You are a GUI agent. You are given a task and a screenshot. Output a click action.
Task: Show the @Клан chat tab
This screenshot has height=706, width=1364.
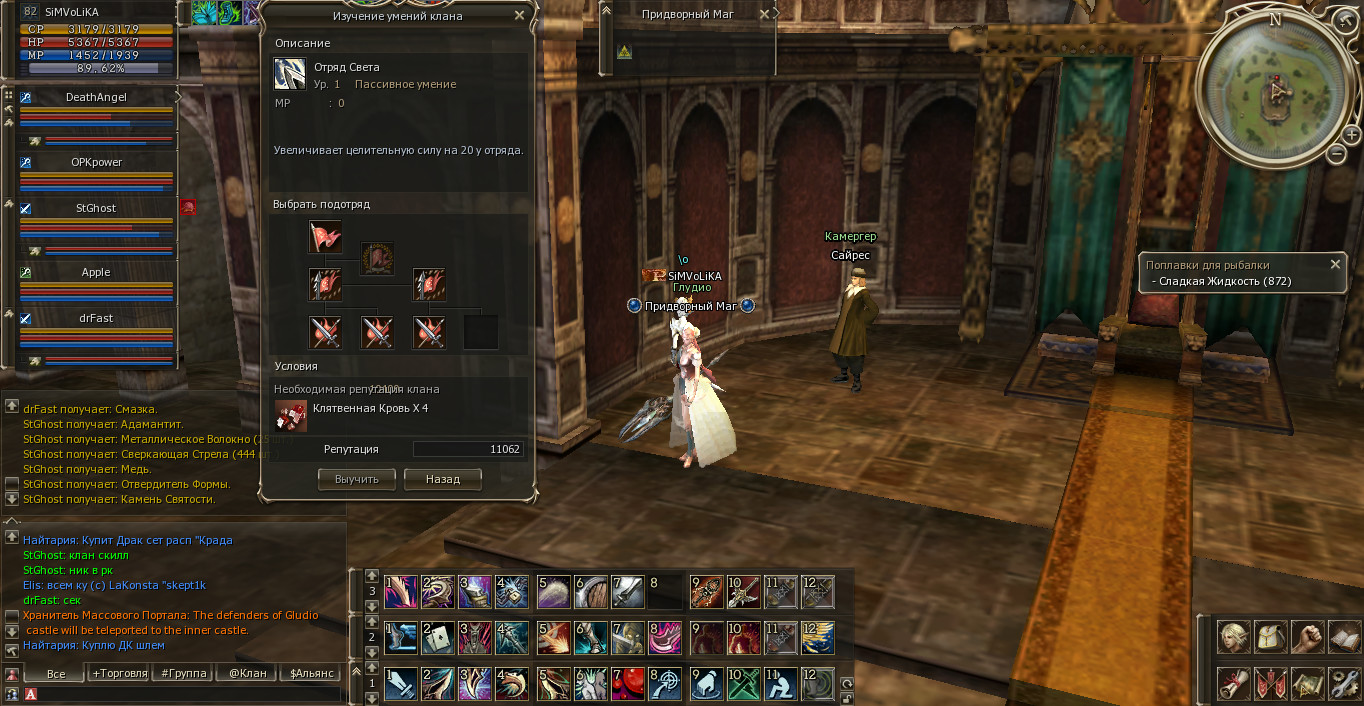pos(247,673)
